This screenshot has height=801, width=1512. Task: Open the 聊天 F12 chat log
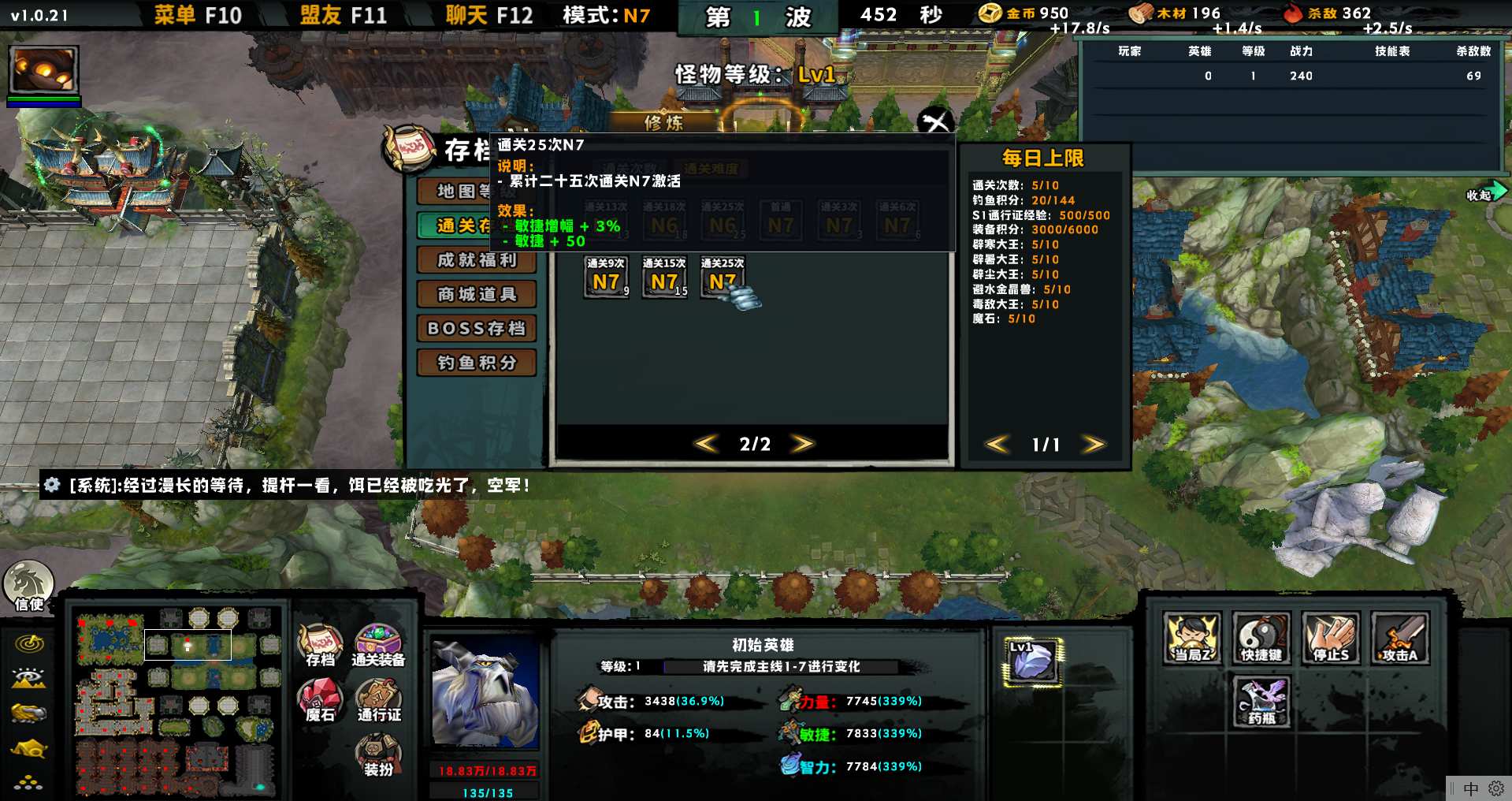(x=489, y=15)
